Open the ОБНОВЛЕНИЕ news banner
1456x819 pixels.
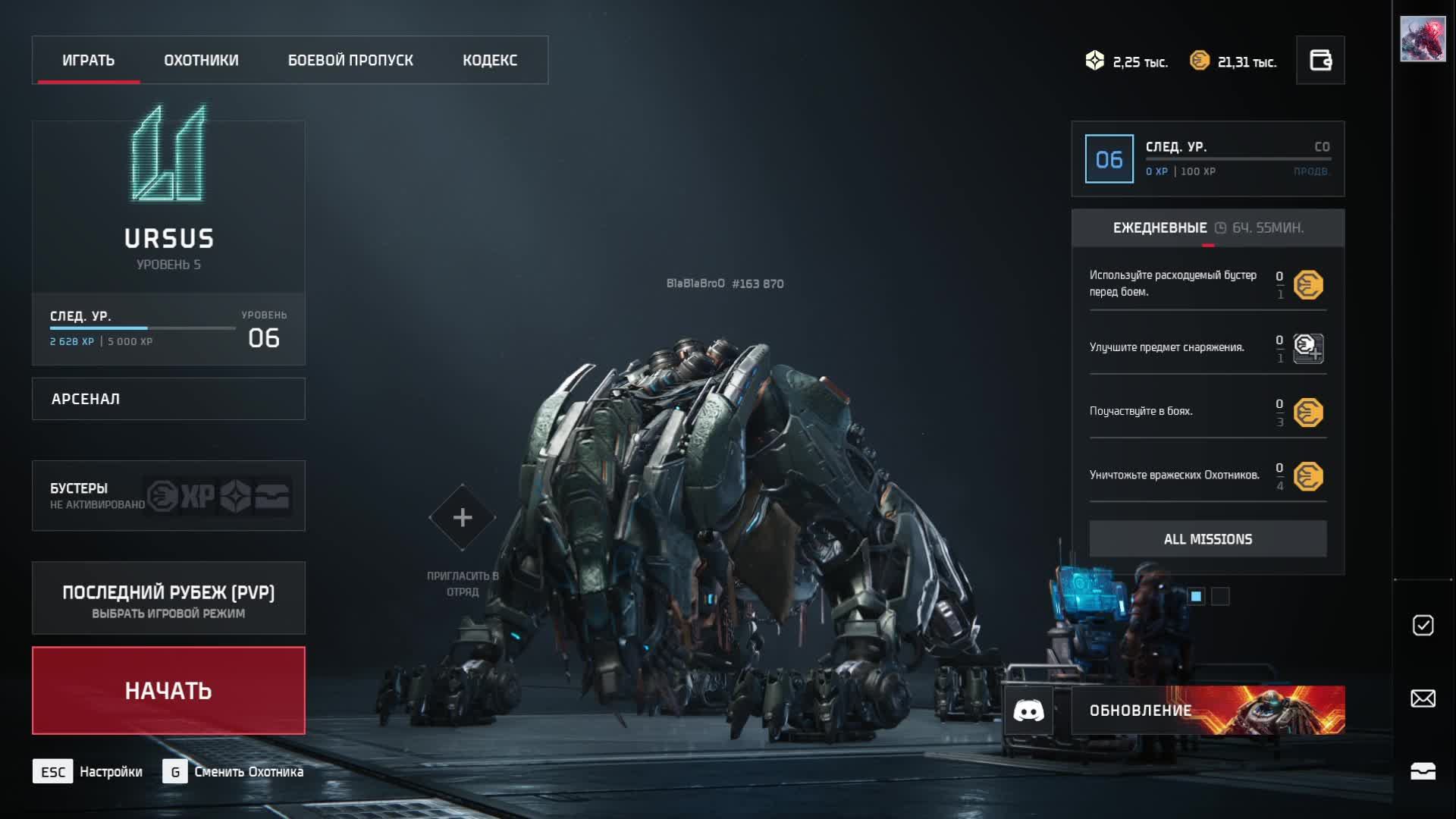(x=1208, y=711)
